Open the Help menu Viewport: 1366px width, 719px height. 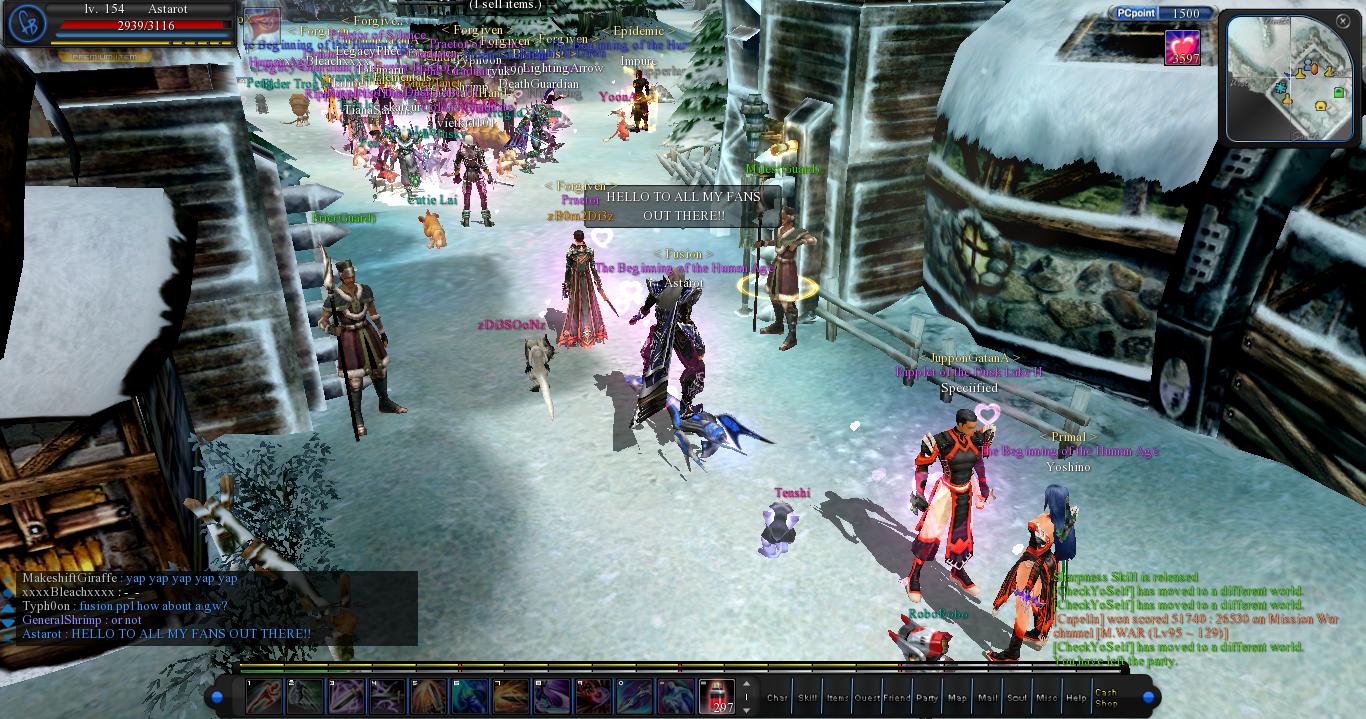pyautogui.click(x=1077, y=697)
